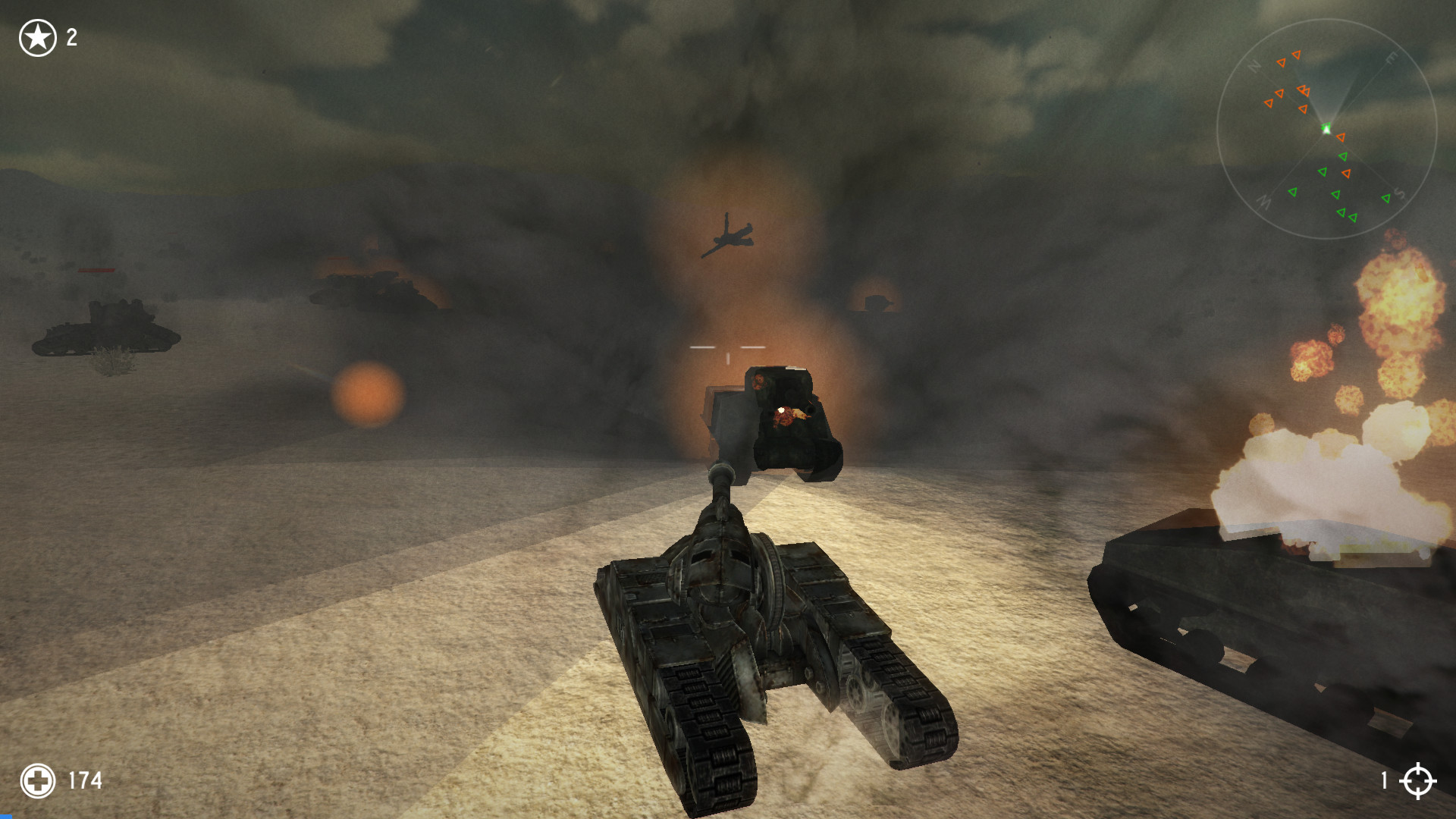The image size is (1456, 819).
Task: Click the player marker on the compass minimap
Action: pyautogui.click(x=1326, y=129)
